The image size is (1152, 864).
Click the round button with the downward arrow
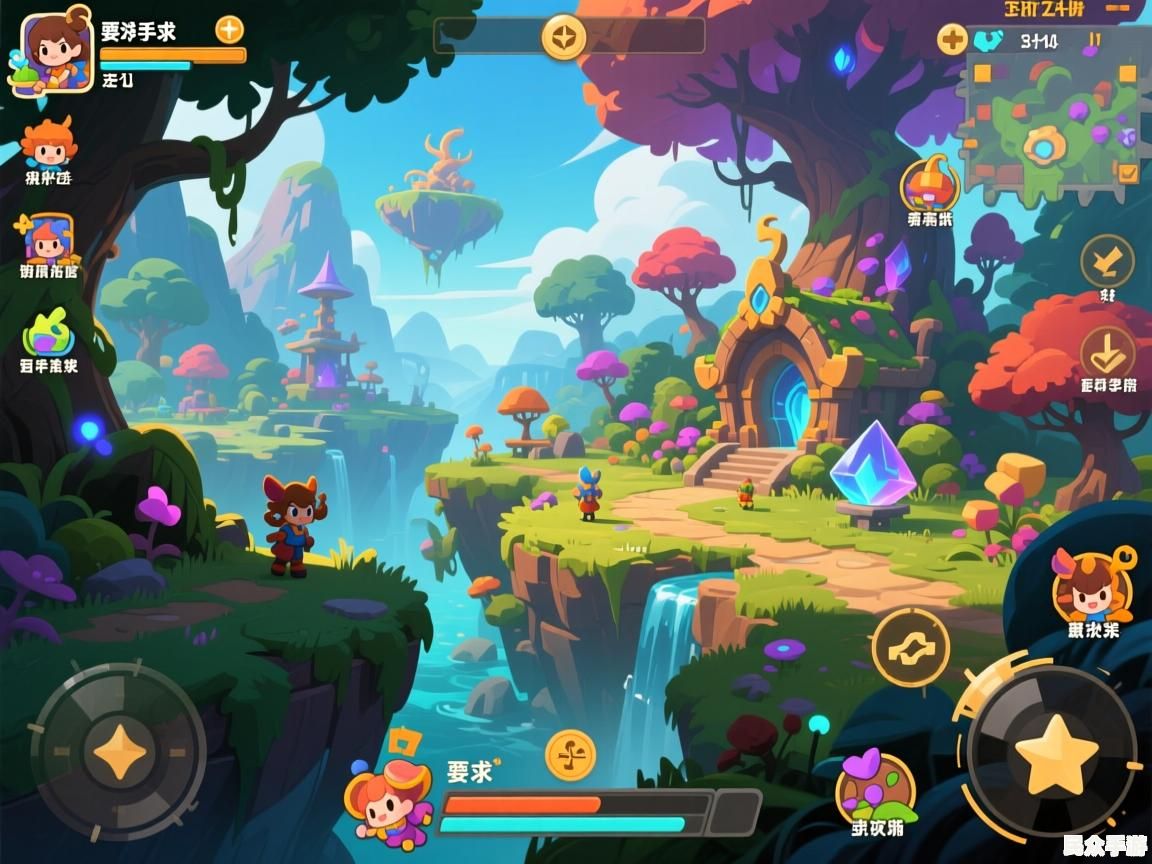point(1107,352)
